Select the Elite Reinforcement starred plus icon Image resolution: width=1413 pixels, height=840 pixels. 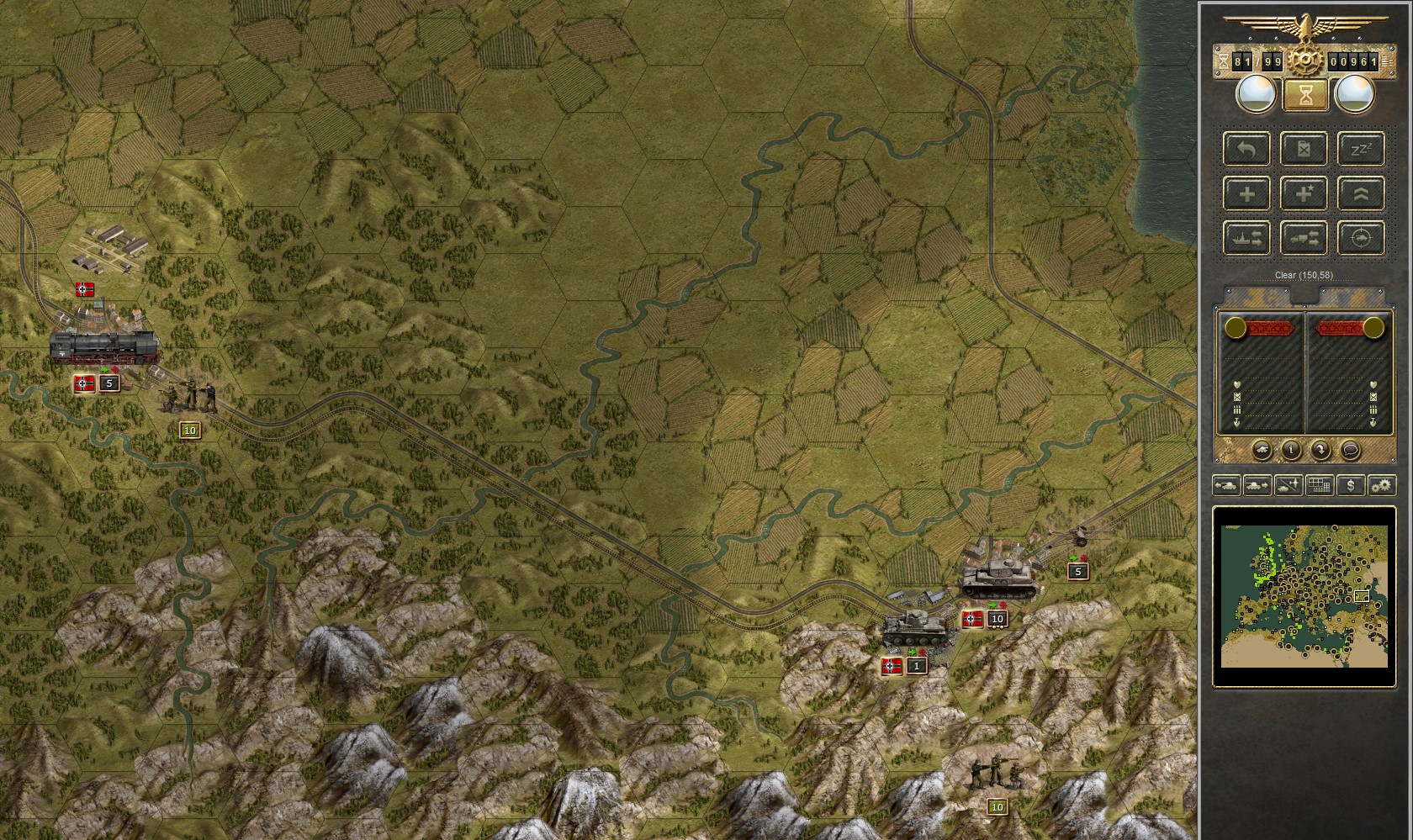pyautogui.click(x=1305, y=194)
